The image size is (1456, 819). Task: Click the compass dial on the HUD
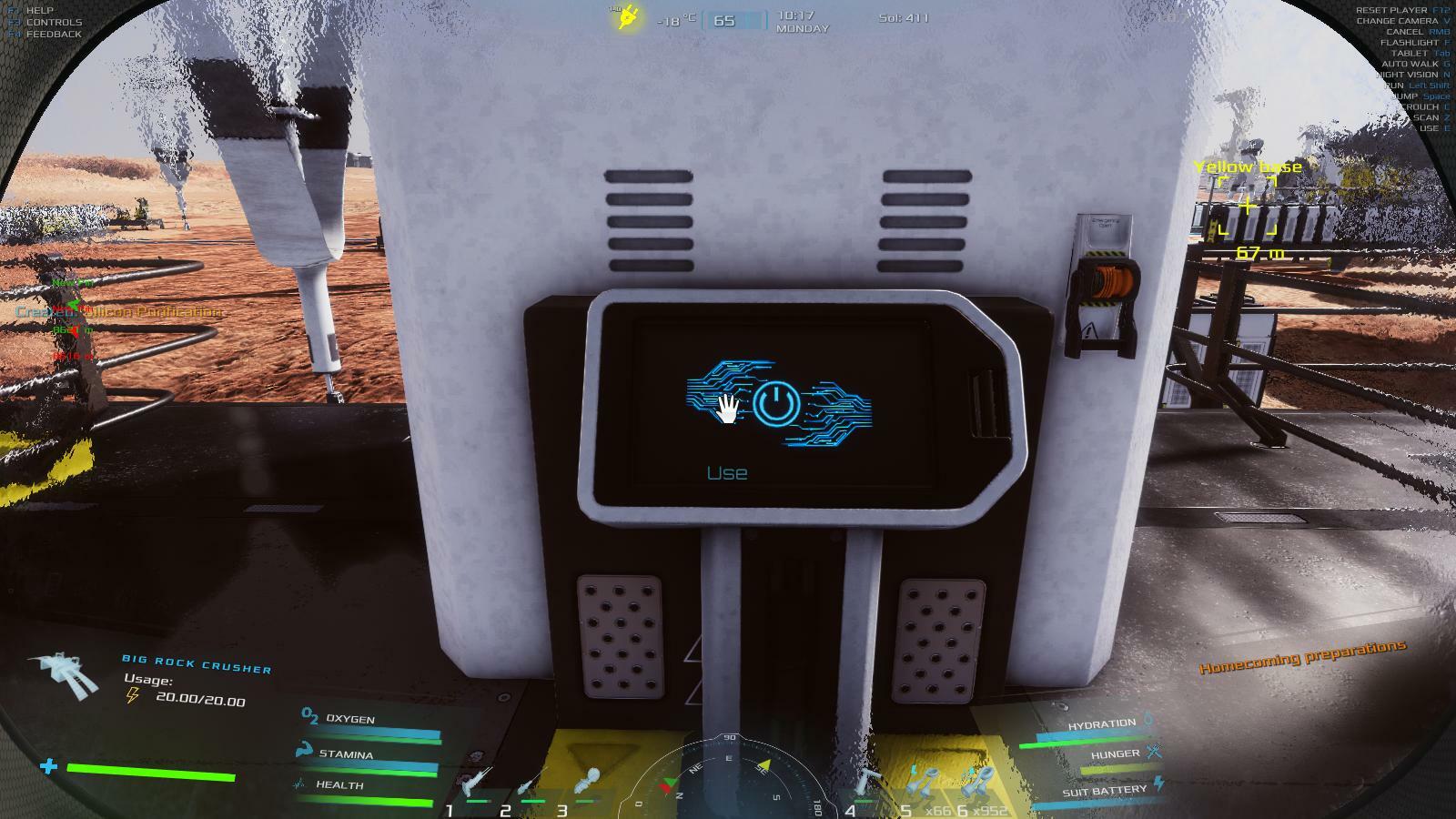729,779
